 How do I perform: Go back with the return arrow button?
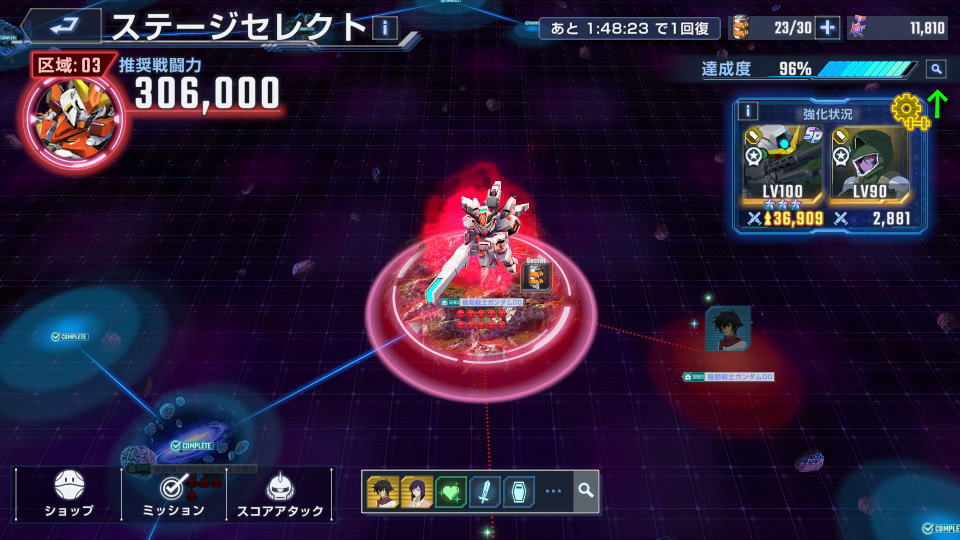(61, 26)
